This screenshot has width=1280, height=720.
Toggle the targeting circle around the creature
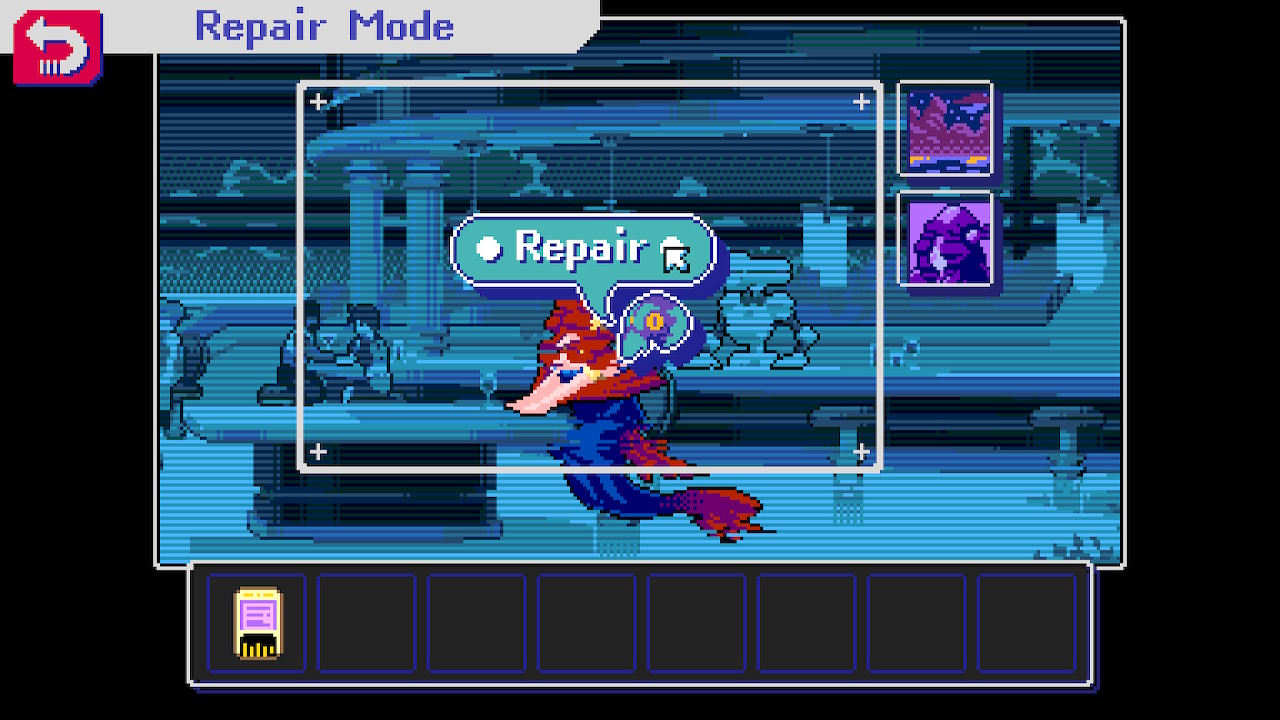coord(657,322)
